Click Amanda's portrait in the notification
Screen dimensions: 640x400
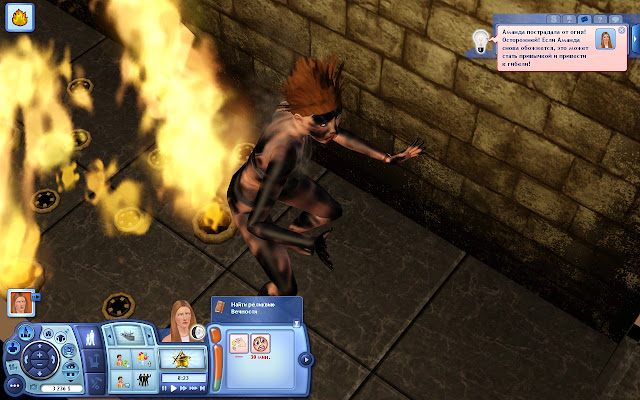click(606, 40)
